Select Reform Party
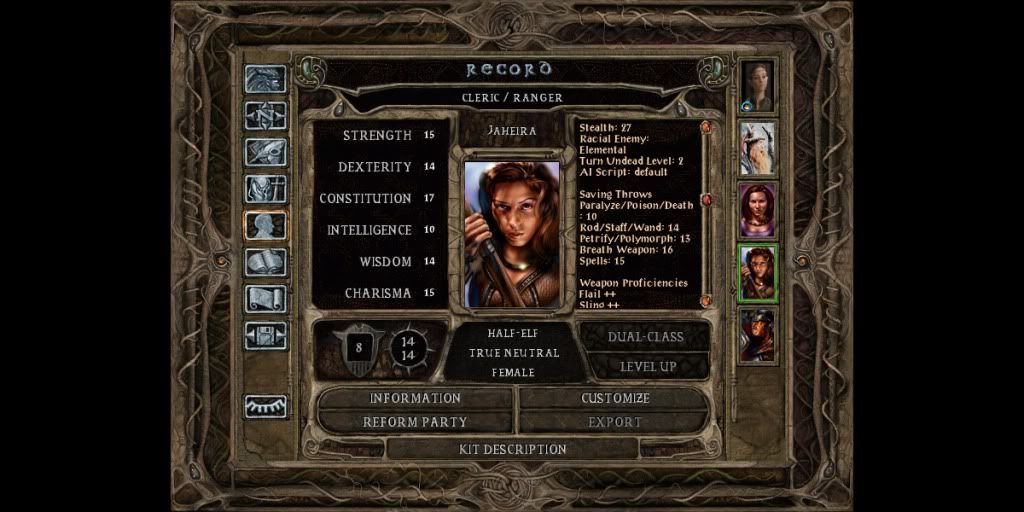The width and height of the screenshot is (1024, 512). click(415, 422)
